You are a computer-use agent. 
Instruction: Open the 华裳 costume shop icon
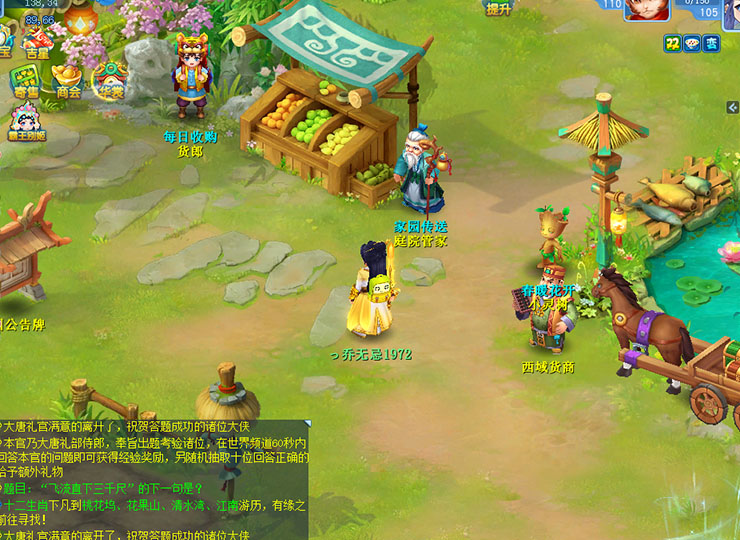109,80
